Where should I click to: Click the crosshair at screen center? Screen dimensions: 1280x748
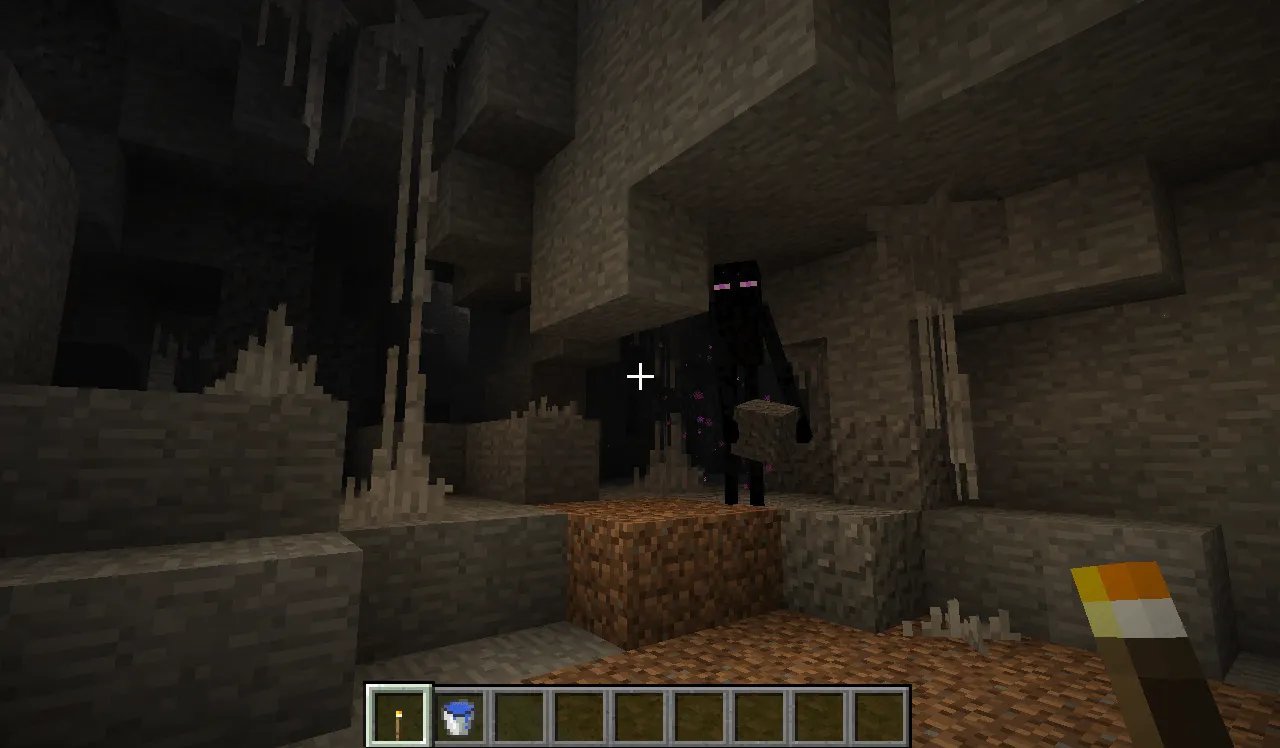640,377
